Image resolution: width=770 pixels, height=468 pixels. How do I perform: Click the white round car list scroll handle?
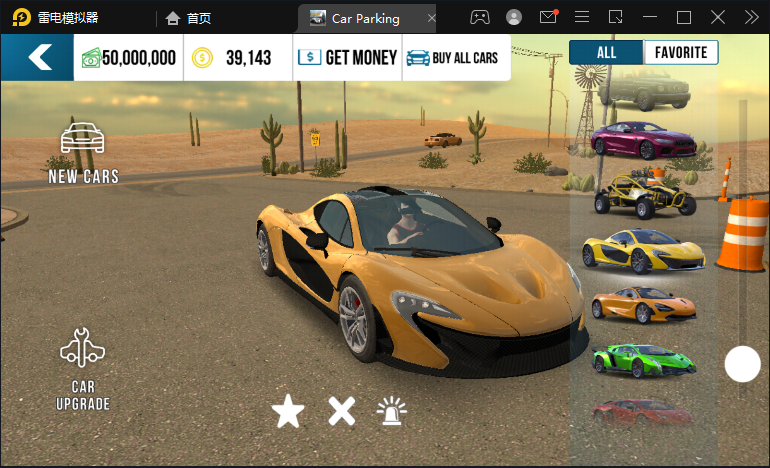tap(742, 364)
